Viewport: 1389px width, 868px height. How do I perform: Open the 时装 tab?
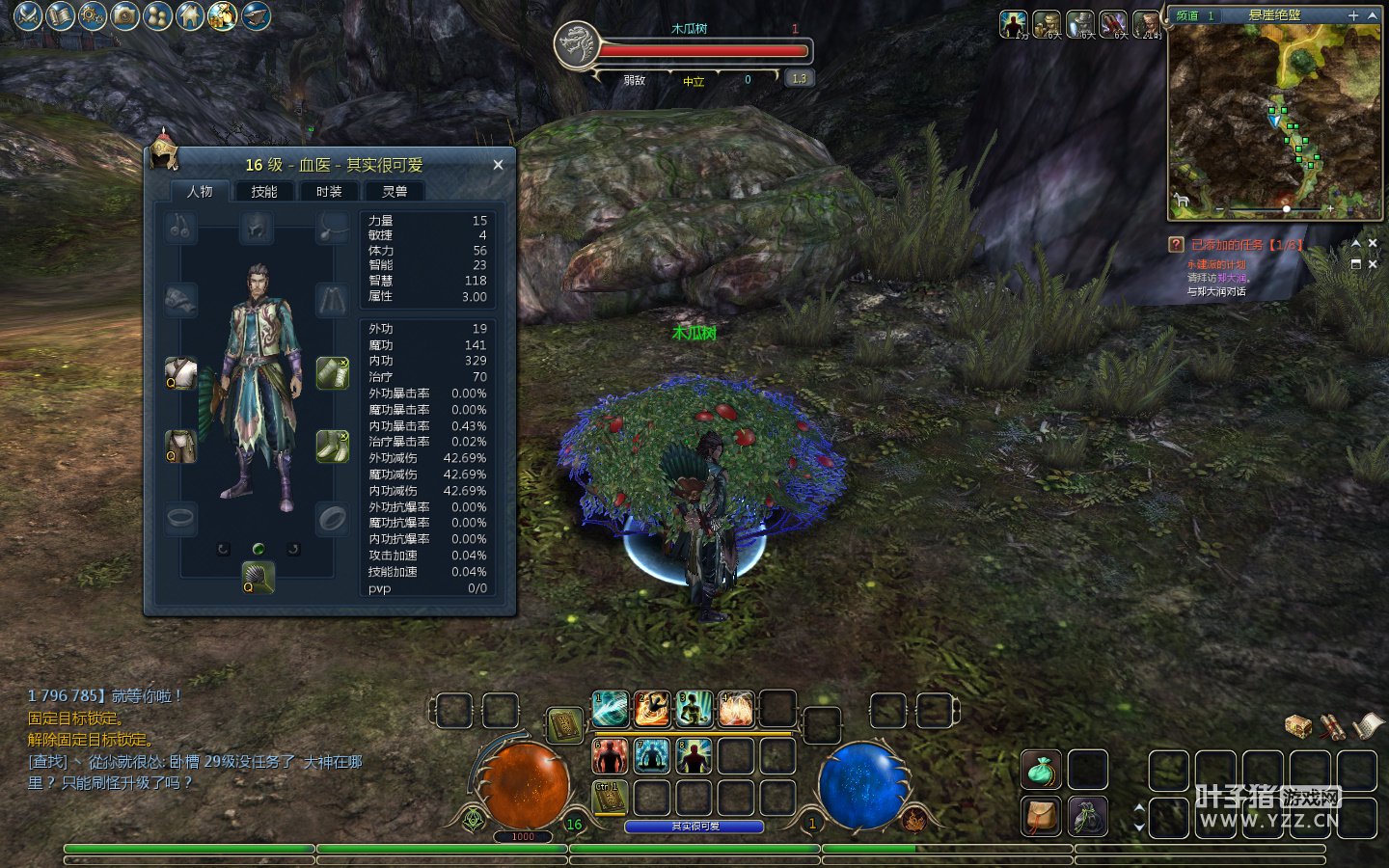(x=329, y=192)
